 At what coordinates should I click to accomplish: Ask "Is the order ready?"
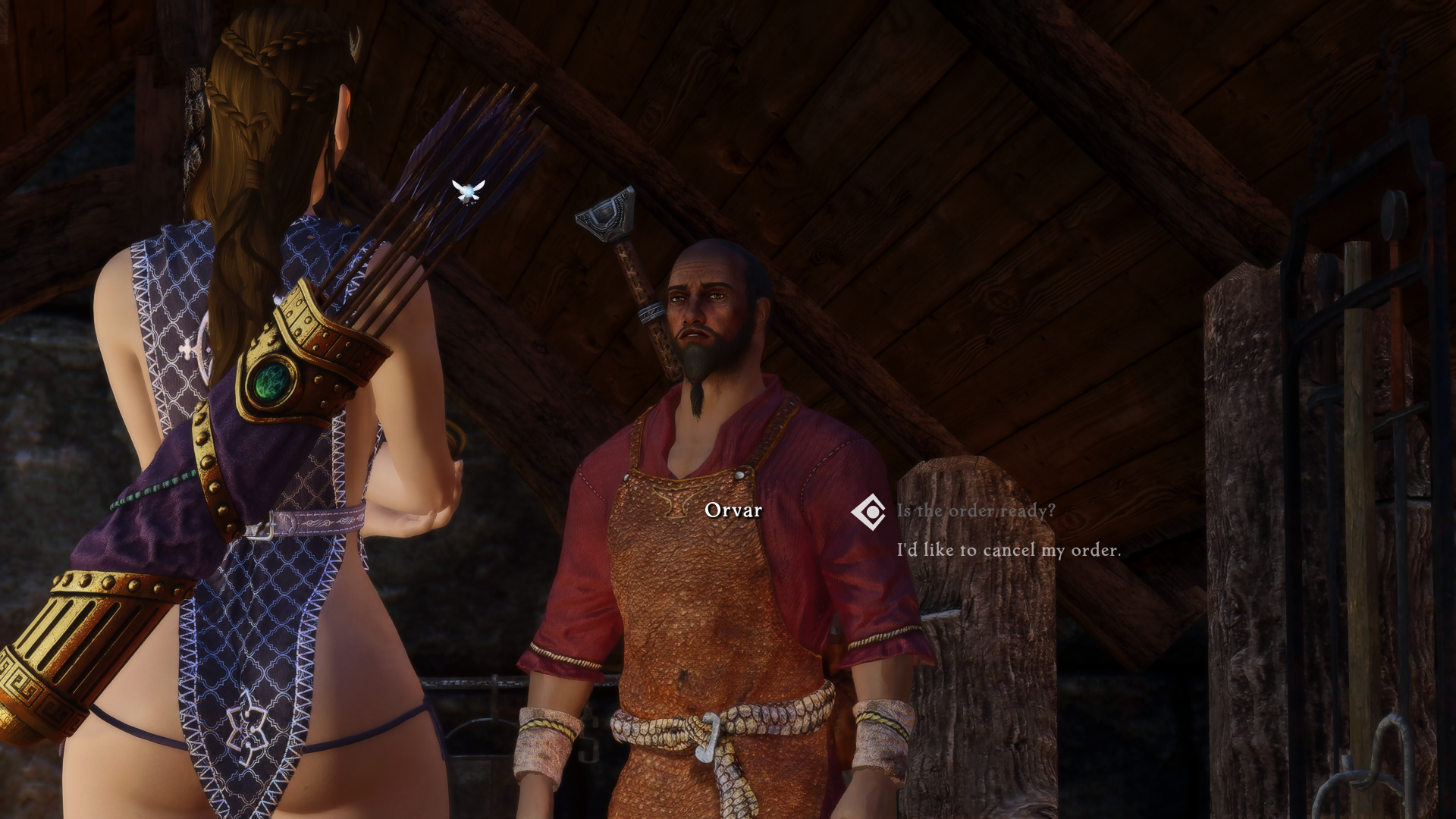pyautogui.click(x=975, y=511)
